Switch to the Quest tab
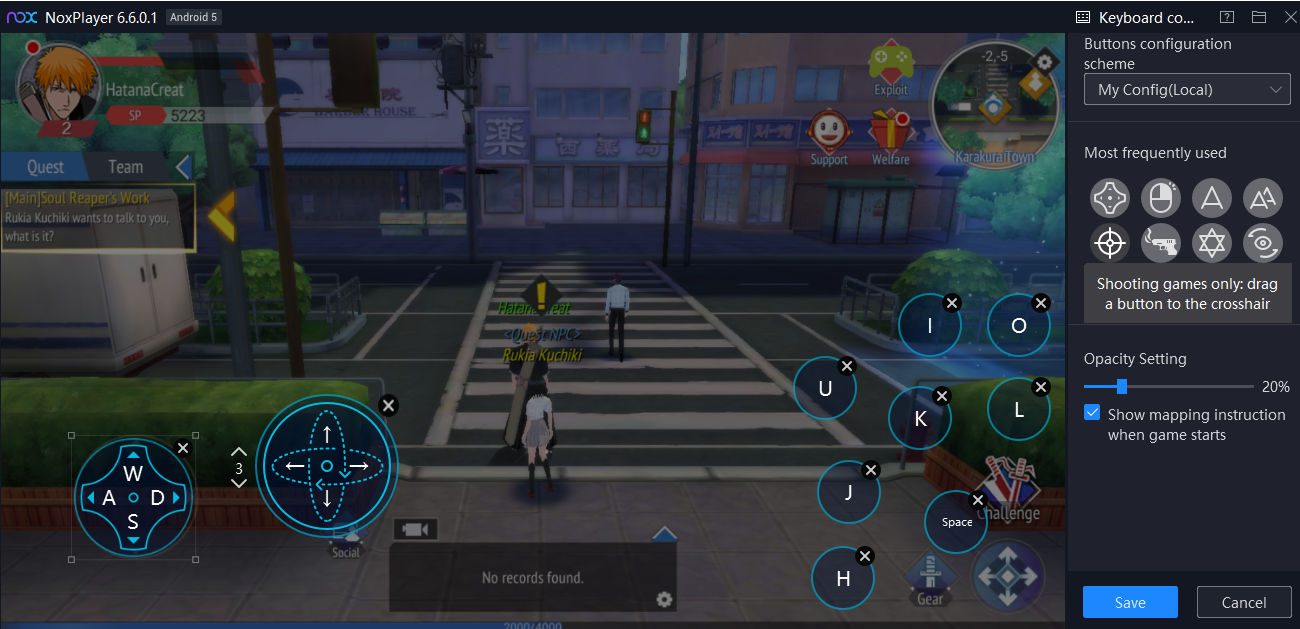The image size is (1300, 629). pyautogui.click(x=45, y=167)
